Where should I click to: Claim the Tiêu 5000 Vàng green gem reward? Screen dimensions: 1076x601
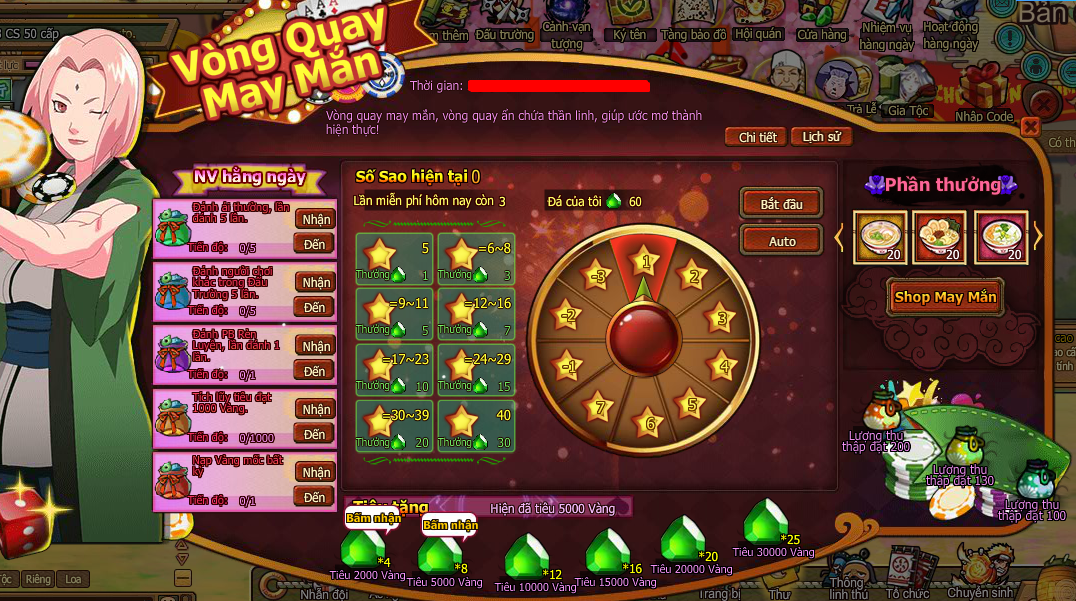[438, 553]
